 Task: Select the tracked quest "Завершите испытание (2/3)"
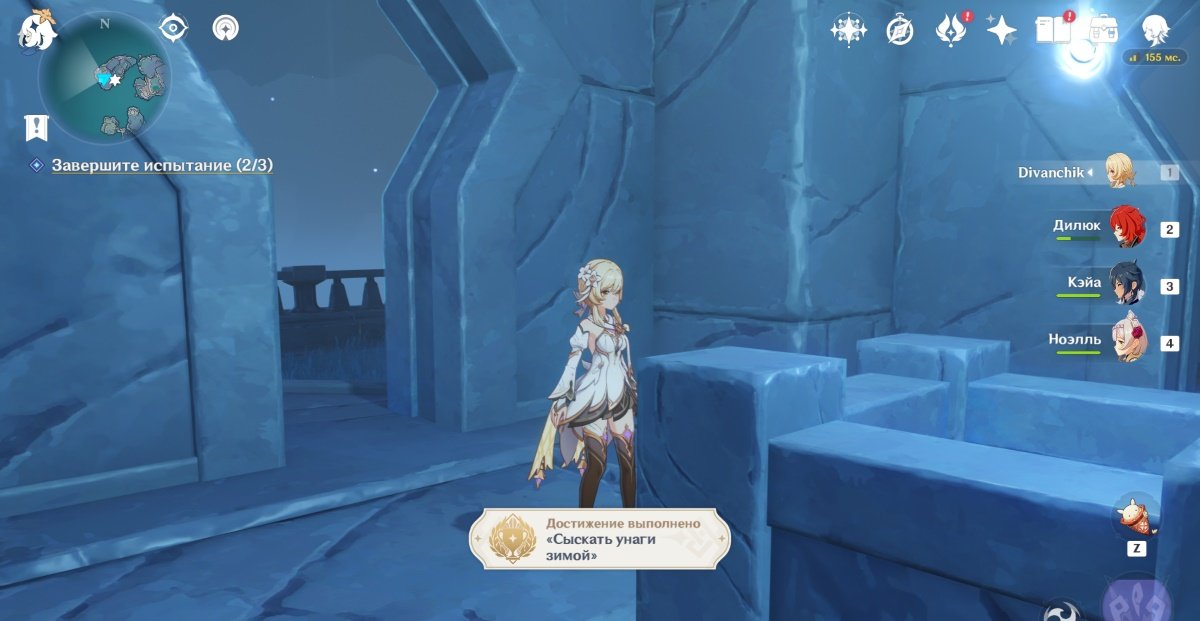coord(162,165)
